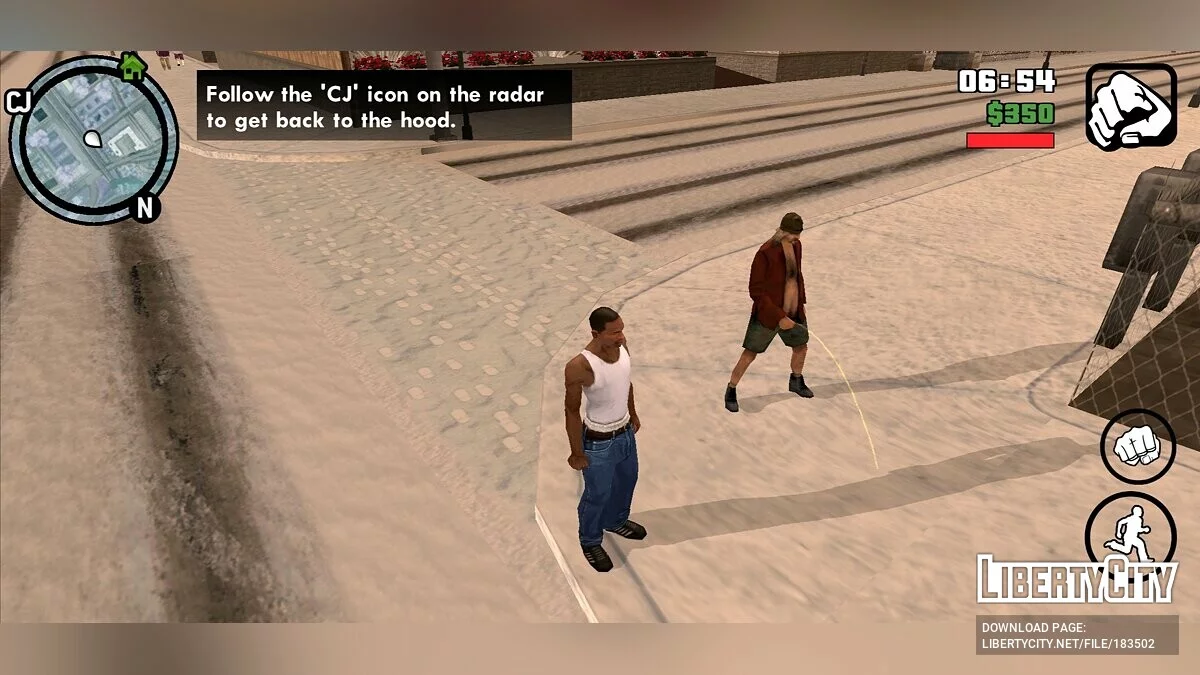This screenshot has width=1200, height=675.
Task: Hit the punch attack button
Action: click(1137, 447)
